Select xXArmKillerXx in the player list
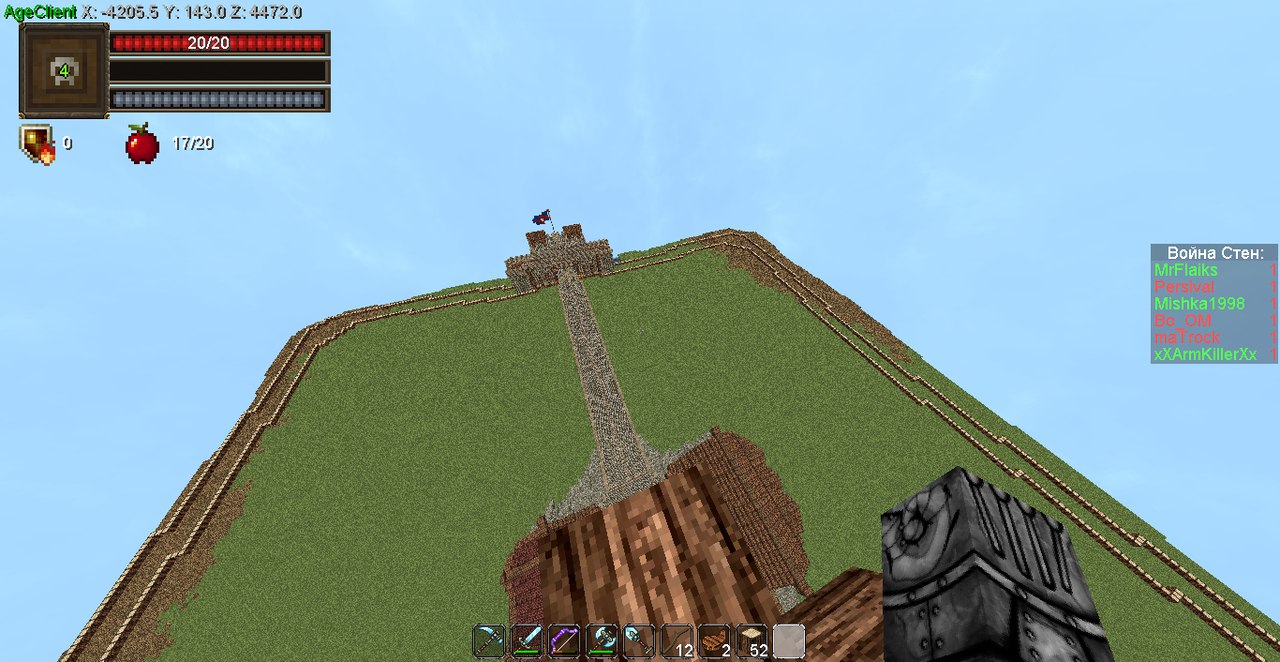 pyautogui.click(x=1205, y=354)
